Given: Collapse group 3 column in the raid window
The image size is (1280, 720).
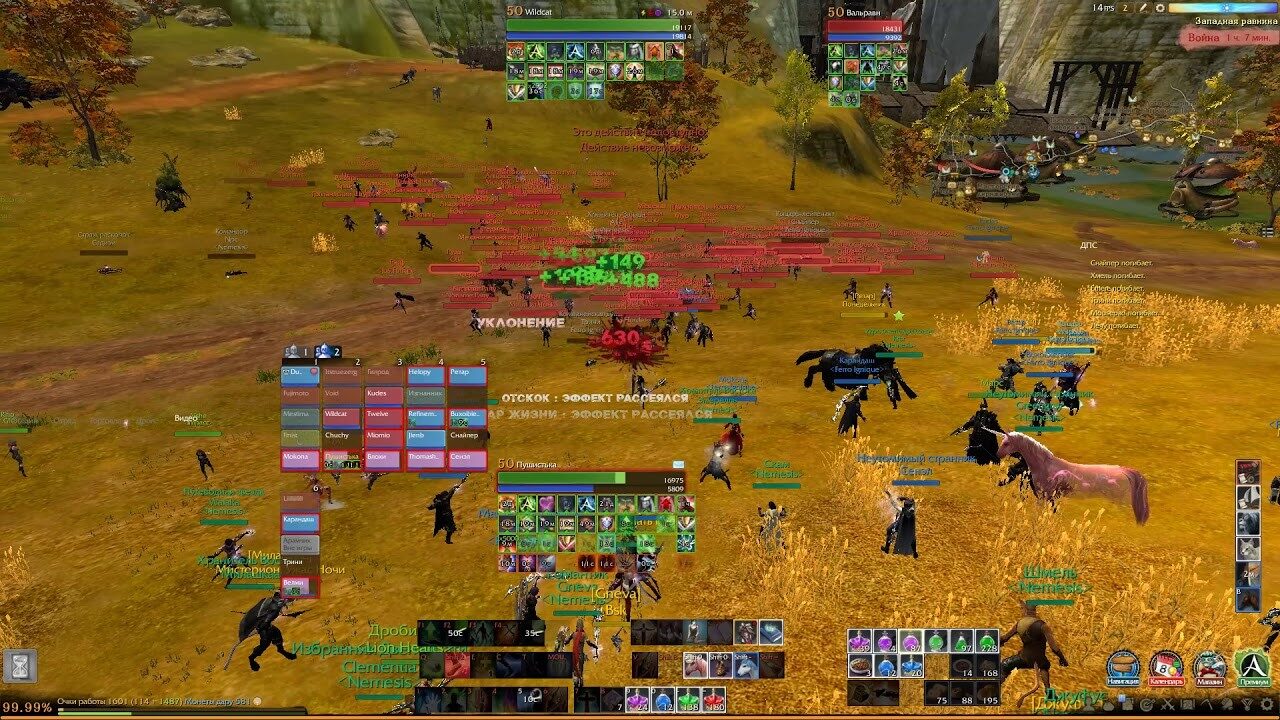Looking at the screenshot, I should [x=399, y=362].
